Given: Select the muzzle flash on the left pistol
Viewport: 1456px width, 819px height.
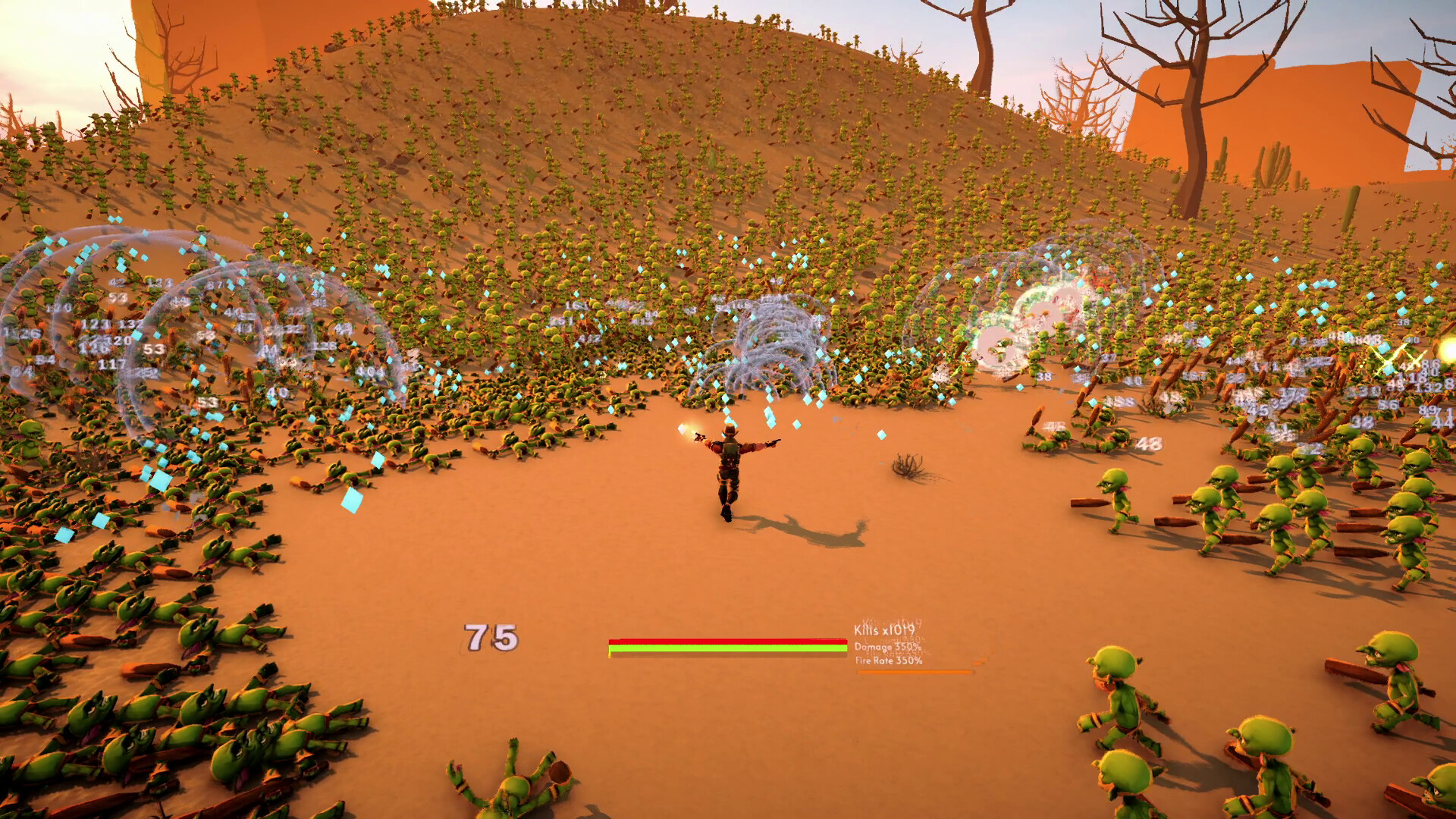Looking at the screenshot, I should pyautogui.click(x=689, y=428).
